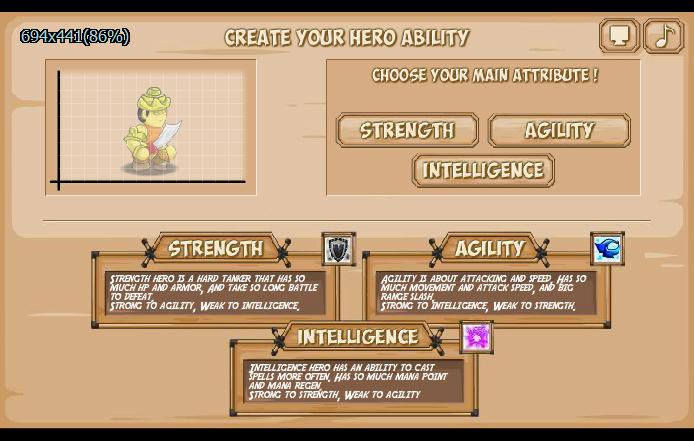Choose the Strength main attribute
694x441 pixels.
click(407, 130)
